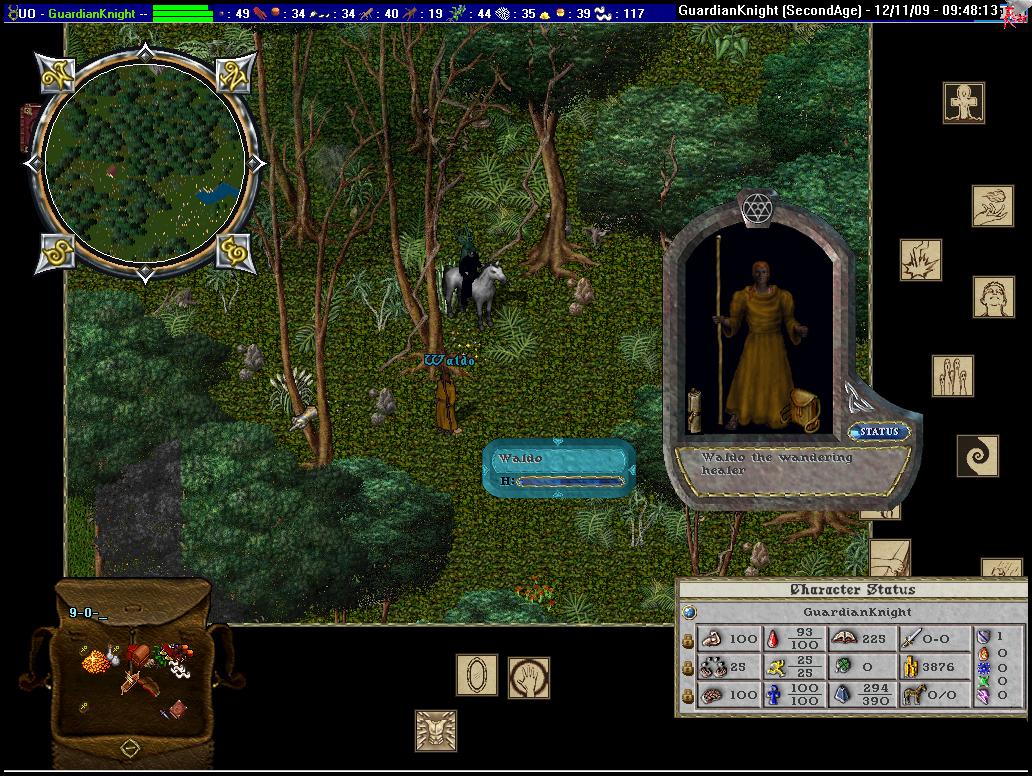This screenshot has height=776, width=1032.
Task: Activate the chest armor spell icon
Action: [436, 730]
